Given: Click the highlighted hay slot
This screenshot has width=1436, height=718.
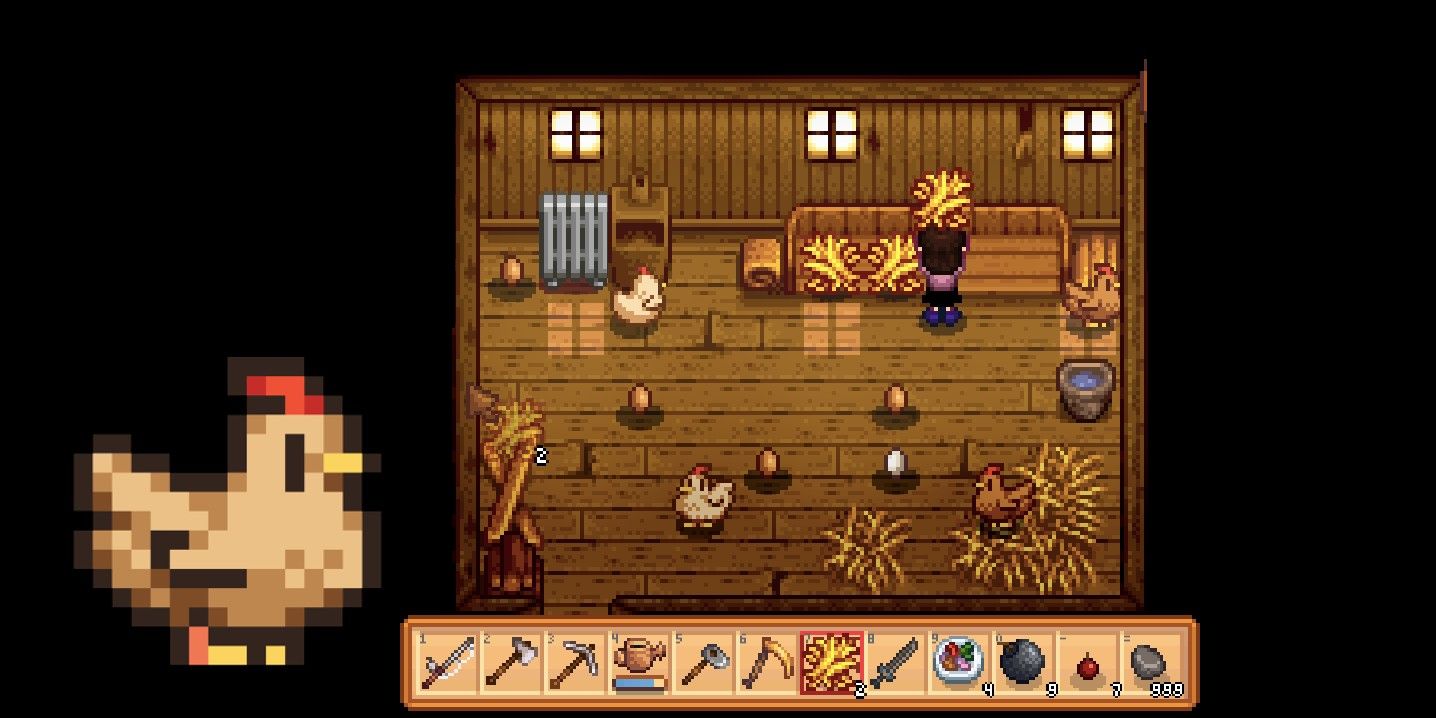Looking at the screenshot, I should [830, 662].
